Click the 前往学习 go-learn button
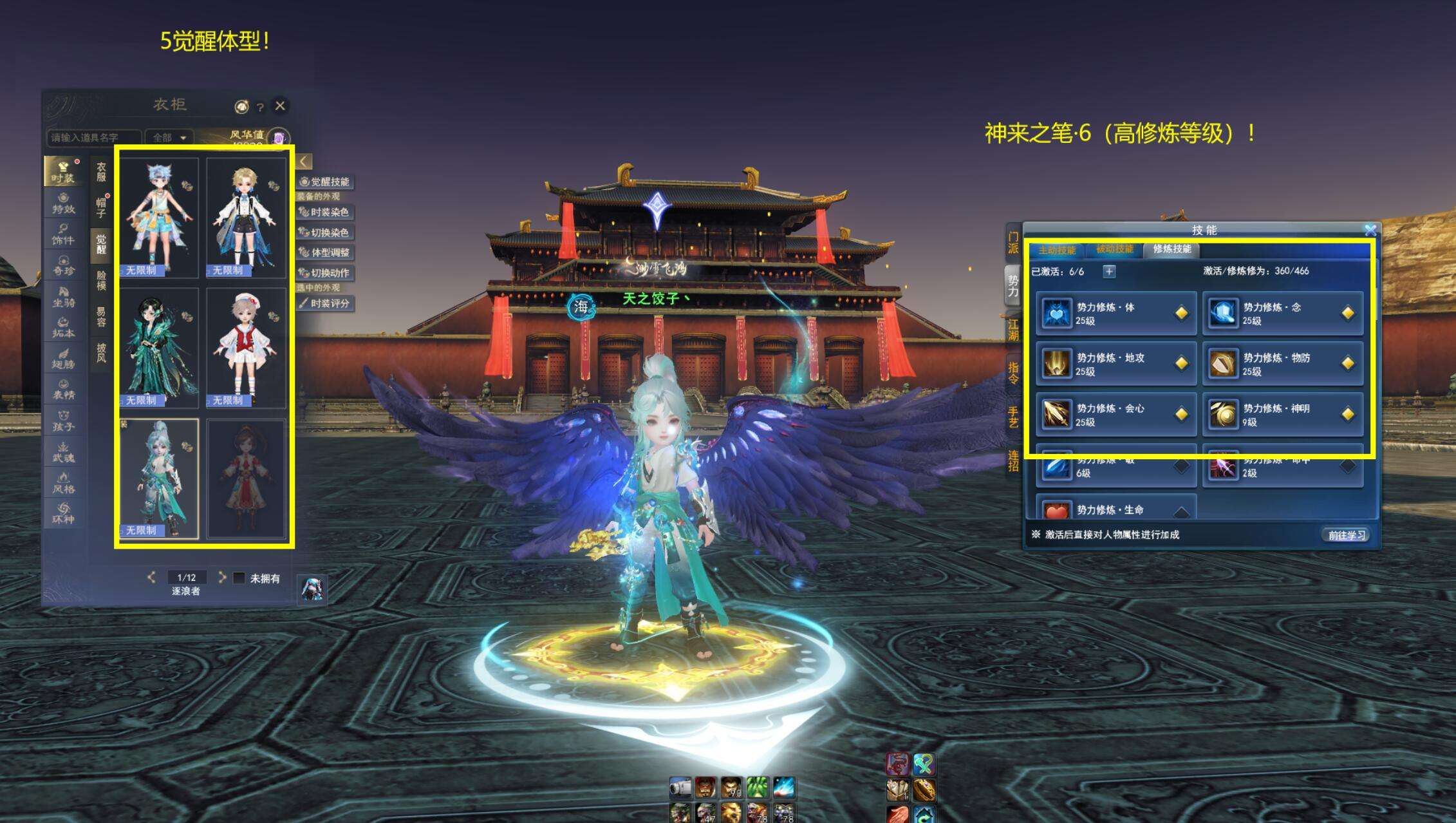 click(1346, 535)
